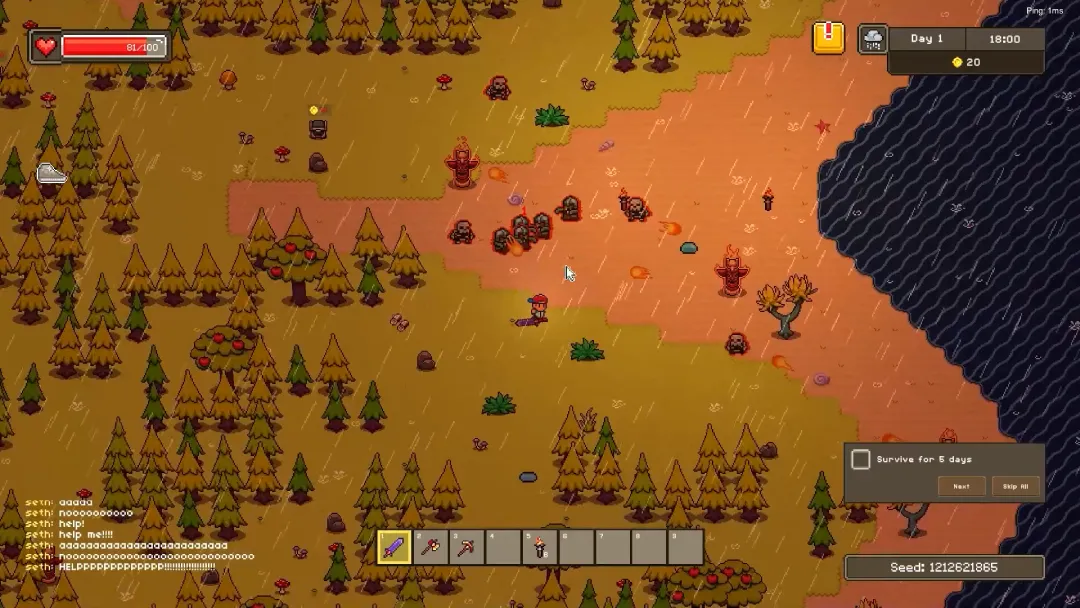Click the world Seed number panel

click(944, 568)
